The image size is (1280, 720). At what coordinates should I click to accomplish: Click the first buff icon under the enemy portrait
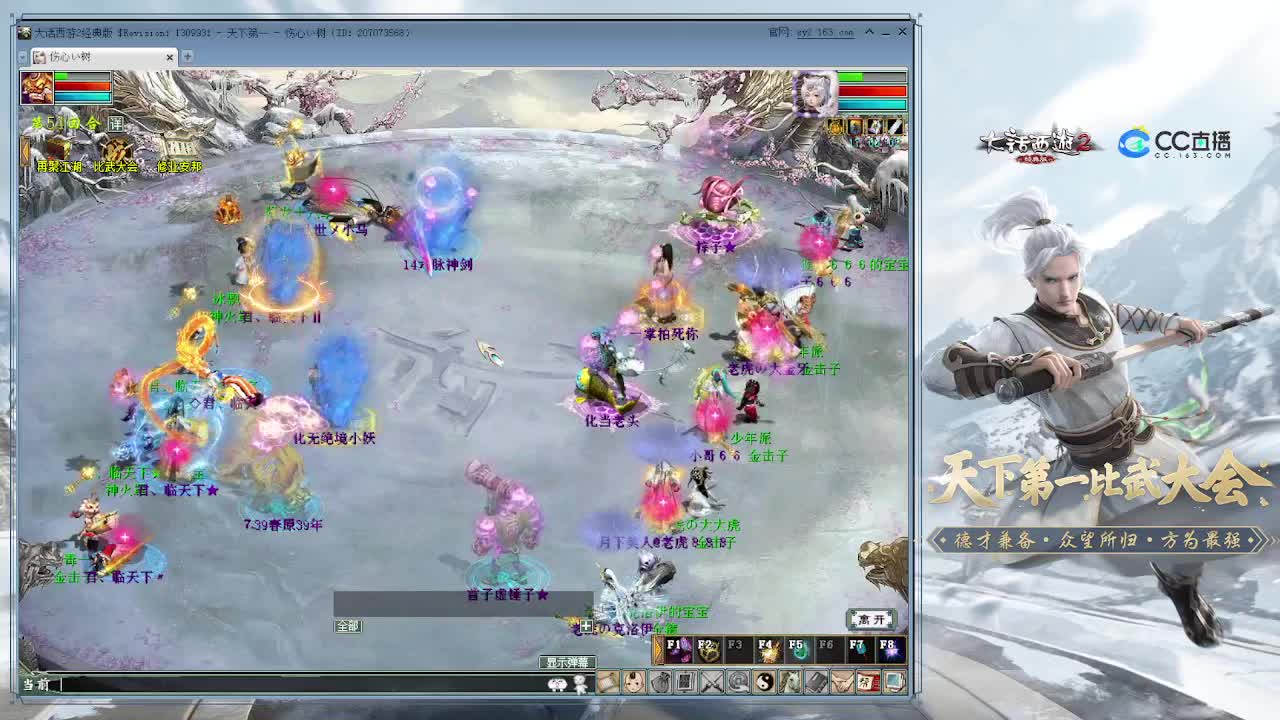pyautogui.click(x=835, y=125)
